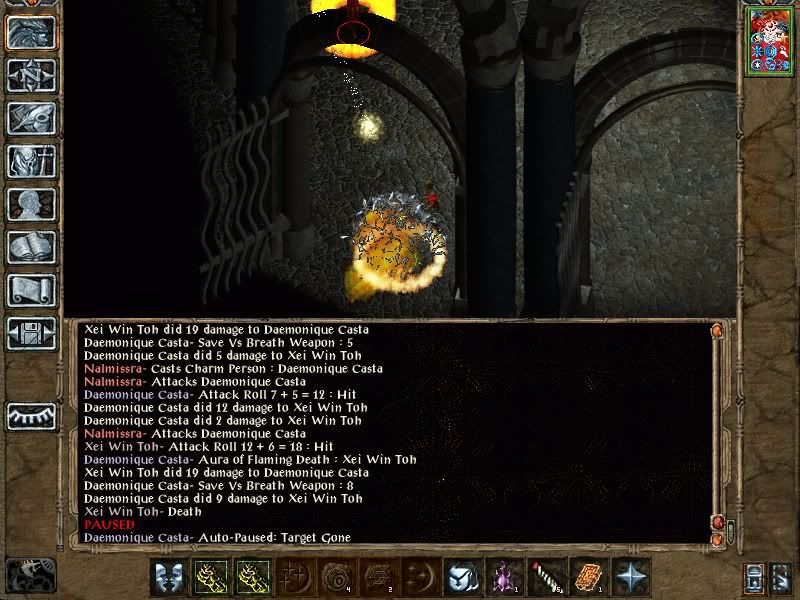
Task: Open the area map with the compass icon
Action: [x=28, y=74]
